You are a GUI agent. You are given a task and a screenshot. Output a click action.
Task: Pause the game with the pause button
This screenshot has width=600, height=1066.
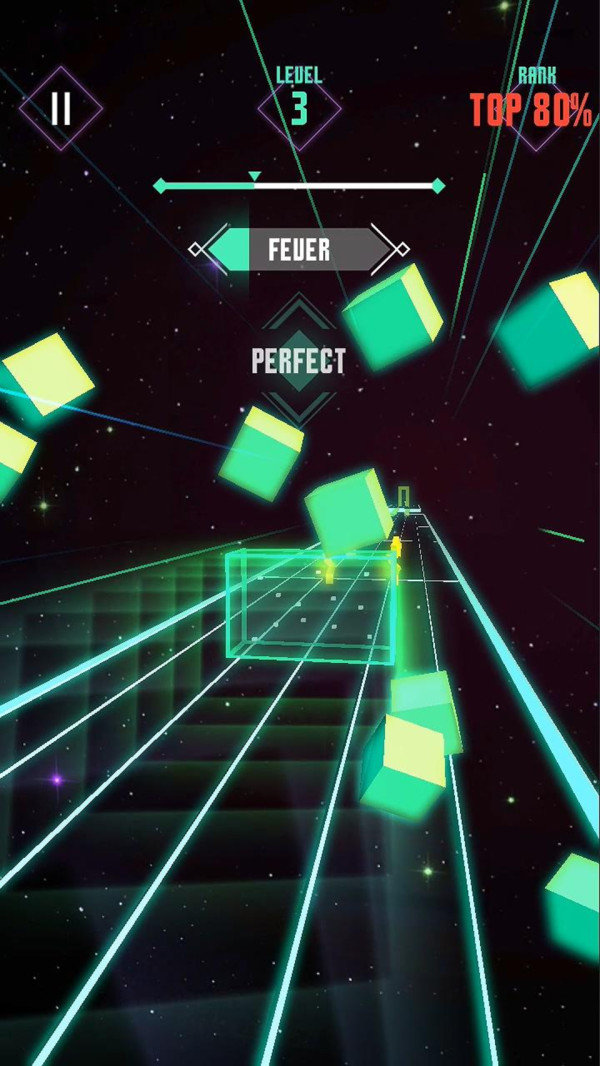point(61,108)
